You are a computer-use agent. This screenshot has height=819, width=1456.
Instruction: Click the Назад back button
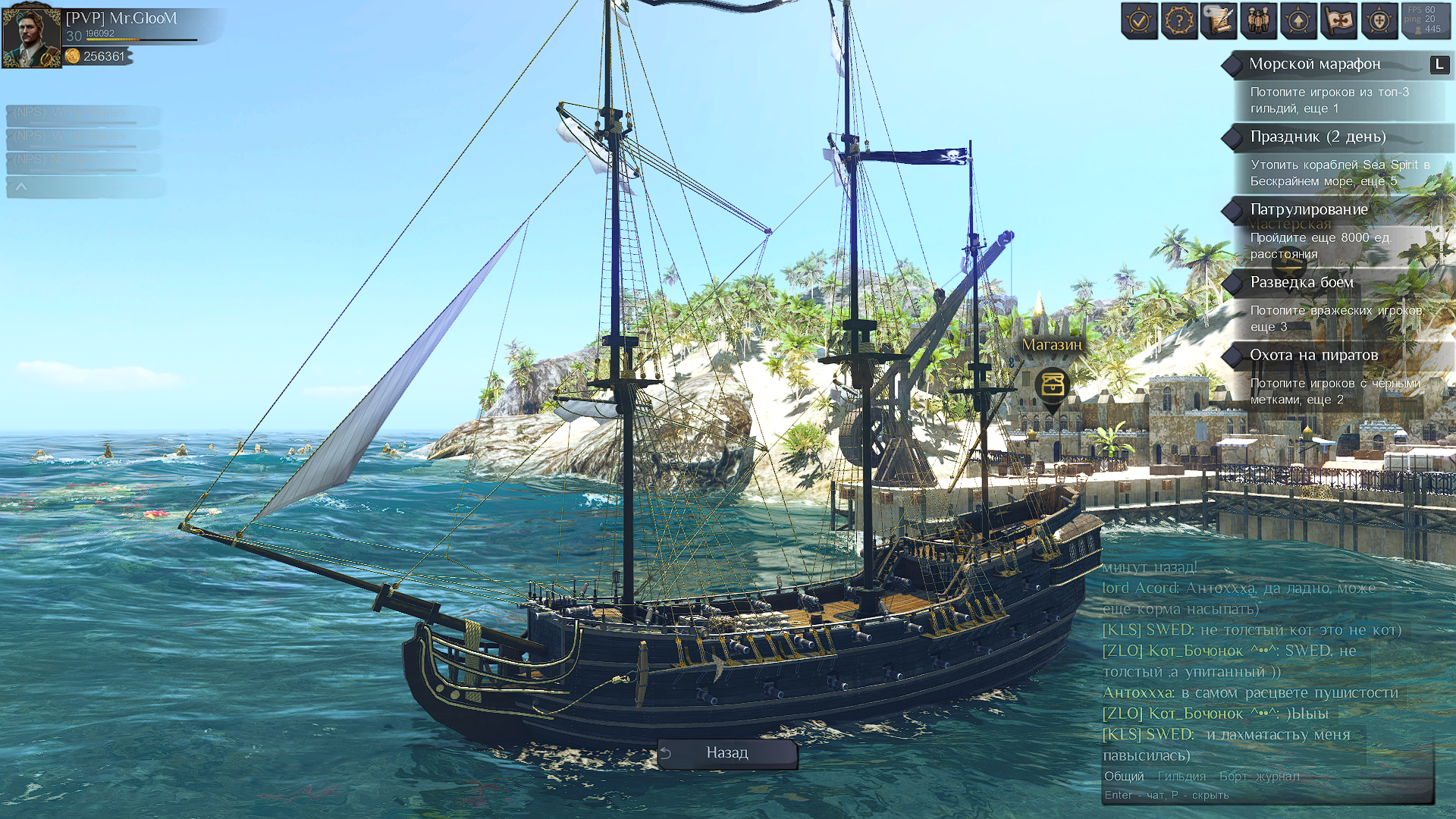(727, 753)
